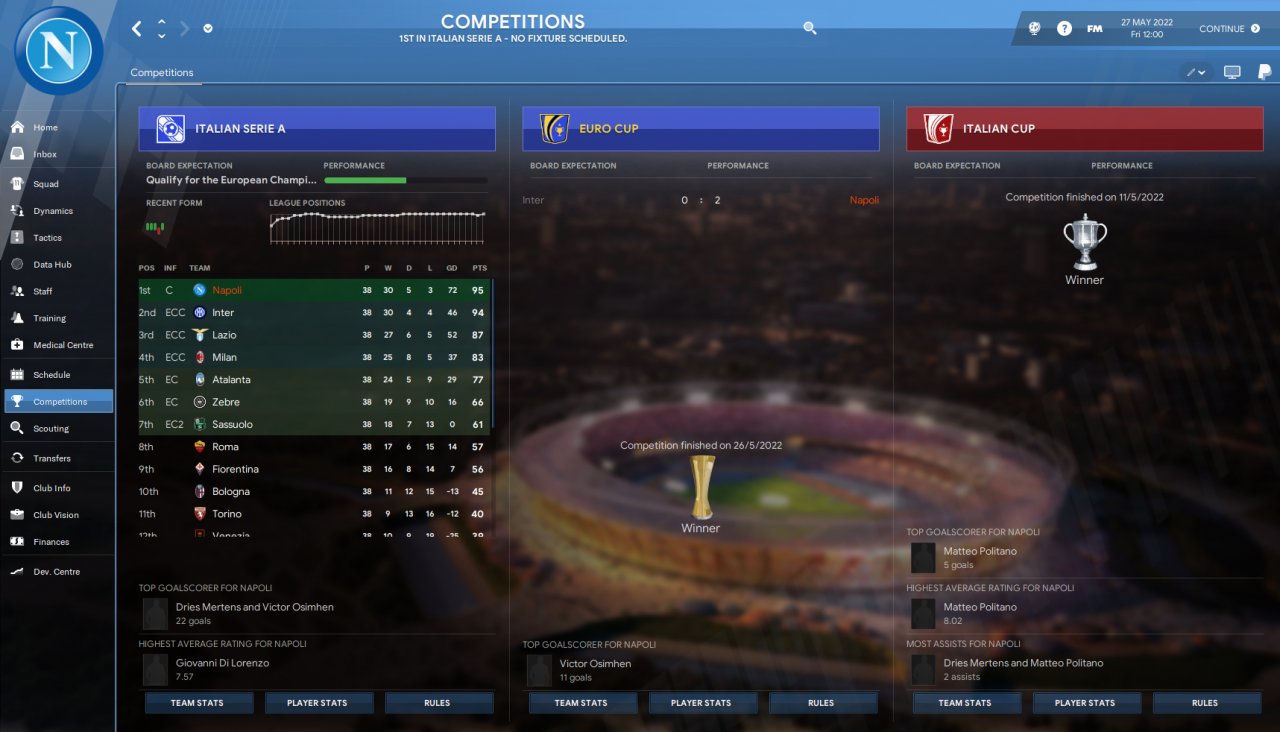
Task: Click the Continue button
Action: pyautogui.click(x=1229, y=29)
